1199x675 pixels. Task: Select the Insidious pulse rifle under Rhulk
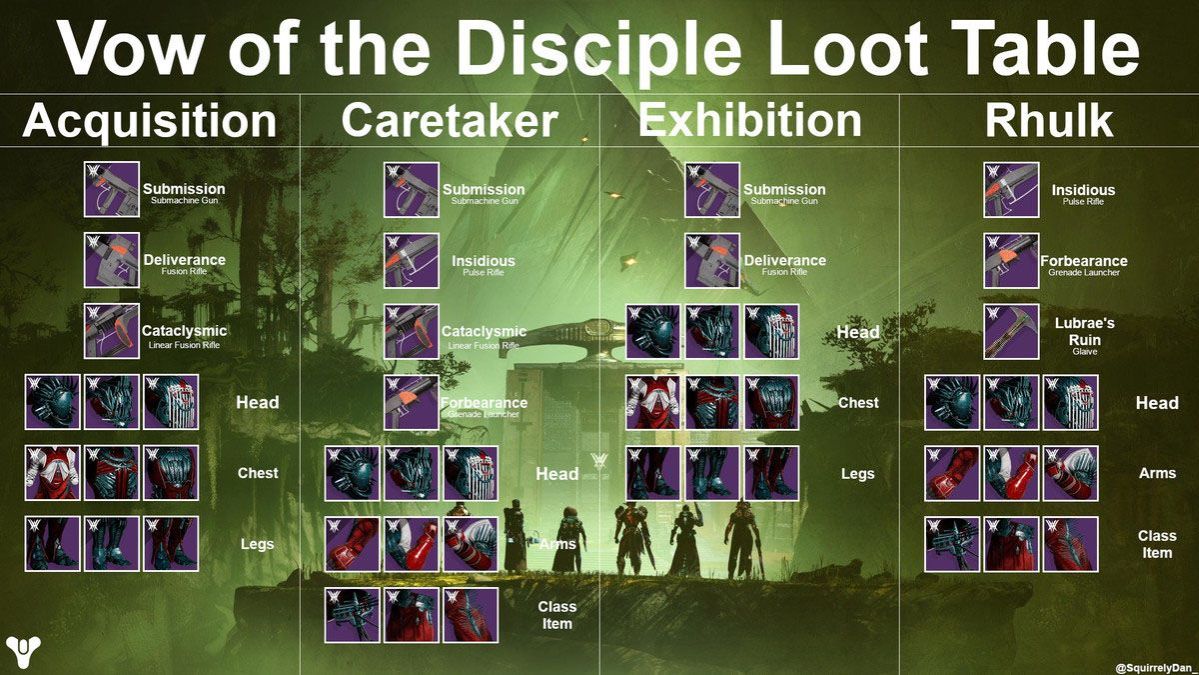pyautogui.click(x=1011, y=190)
